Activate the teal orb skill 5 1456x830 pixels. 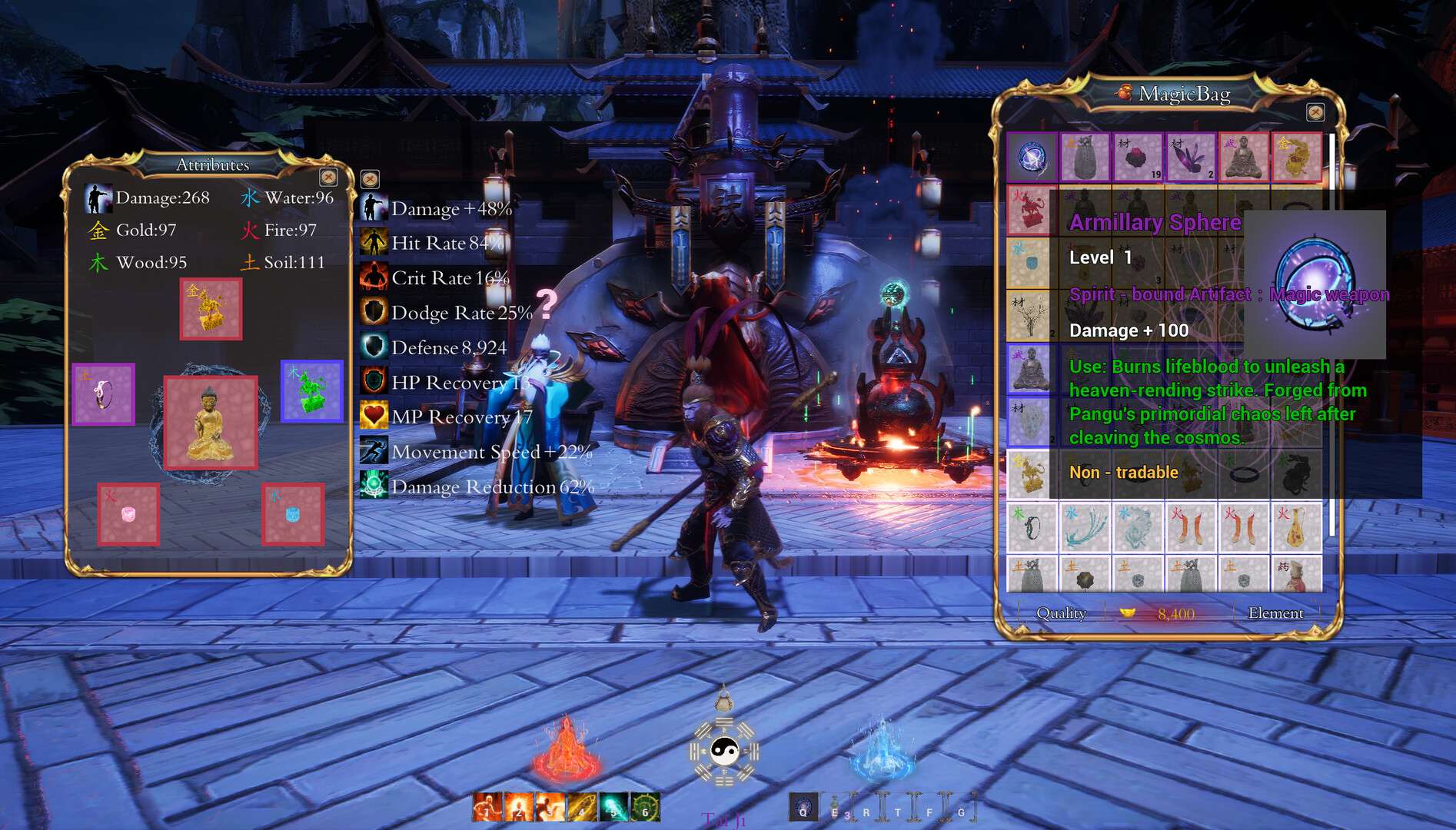point(613,808)
